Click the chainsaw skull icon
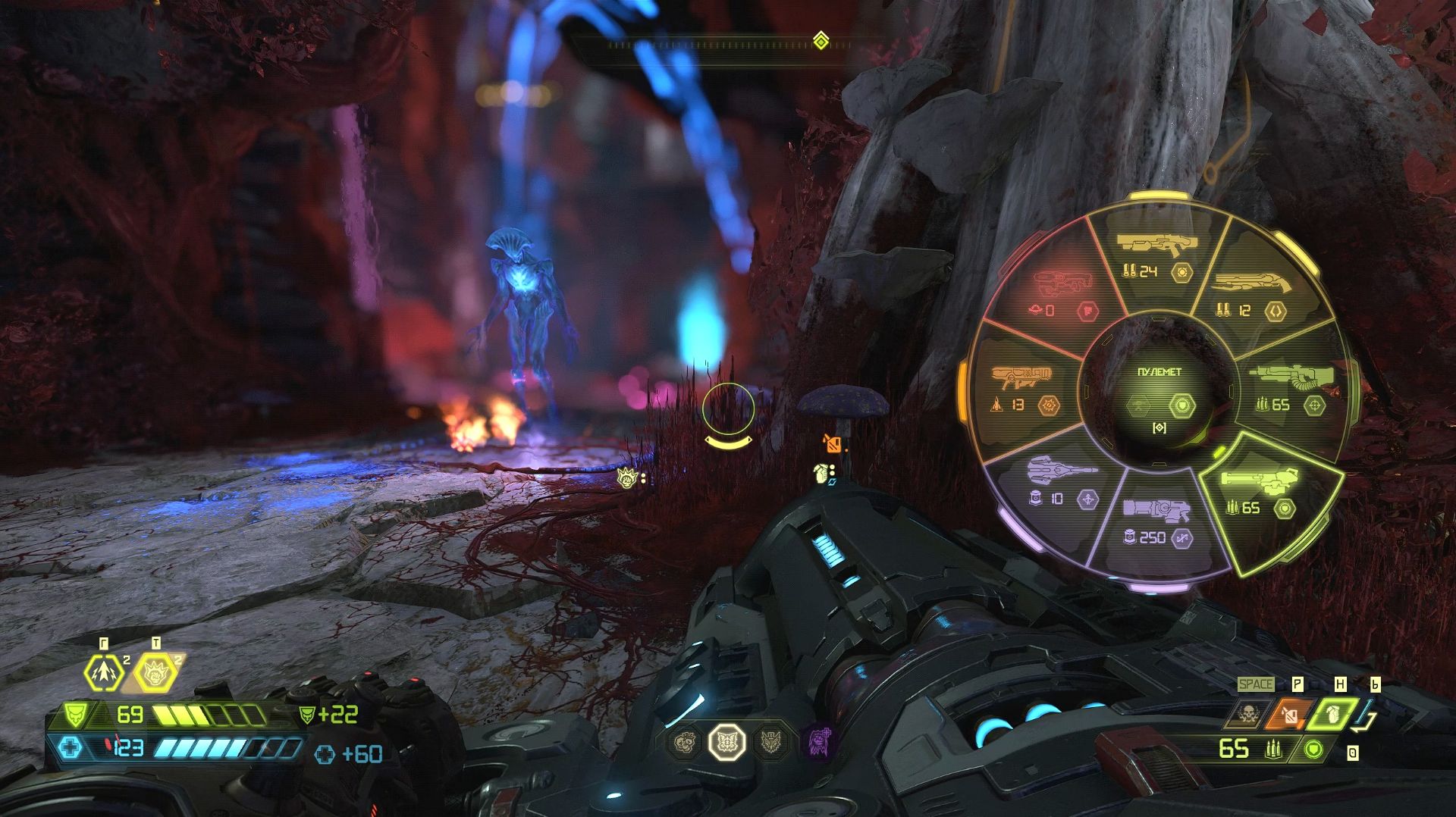 [1249, 713]
